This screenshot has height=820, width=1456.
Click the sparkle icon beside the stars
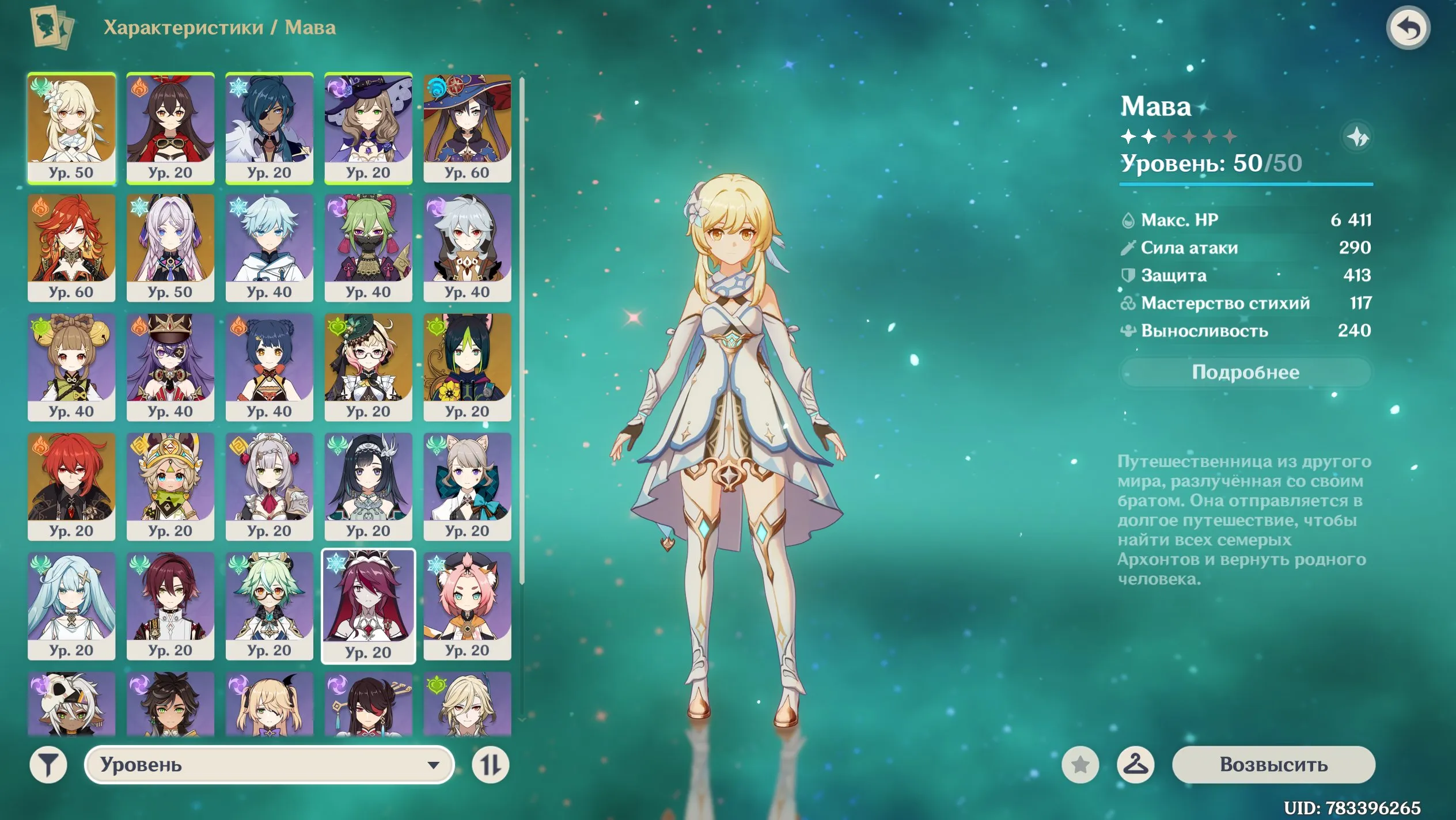[1357, 137]
